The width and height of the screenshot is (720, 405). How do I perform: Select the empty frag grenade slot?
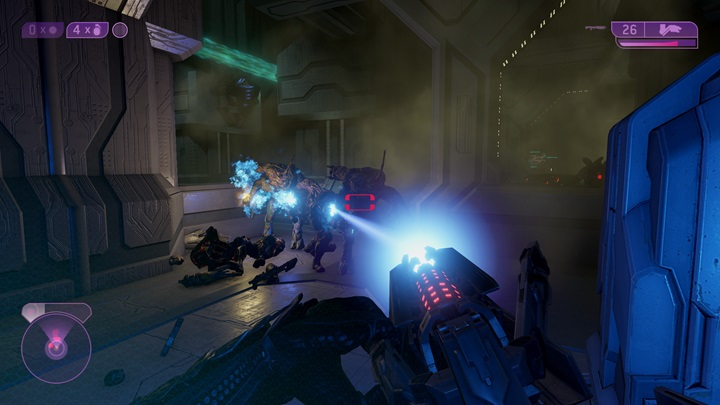tap(42, 30)
